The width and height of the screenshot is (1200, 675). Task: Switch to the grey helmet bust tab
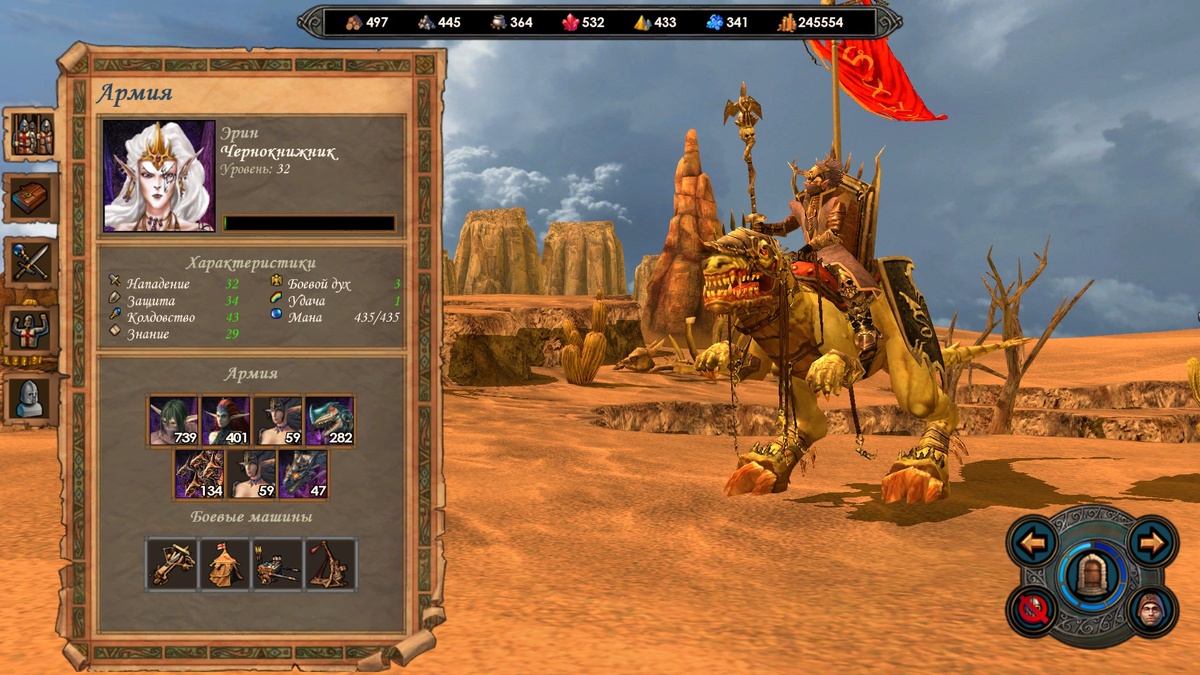tap(31, 397)
